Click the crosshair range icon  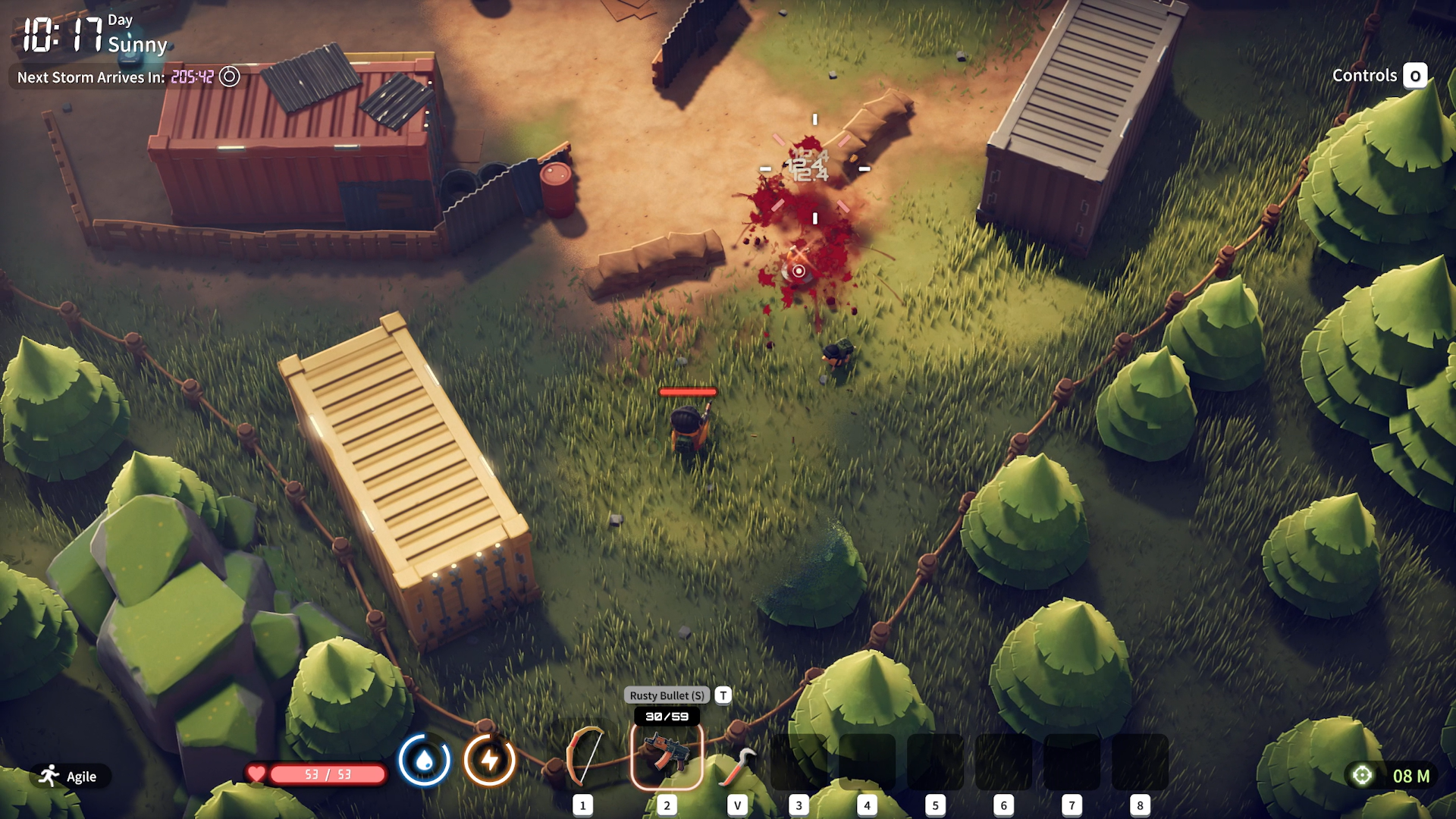(1362, 775)
